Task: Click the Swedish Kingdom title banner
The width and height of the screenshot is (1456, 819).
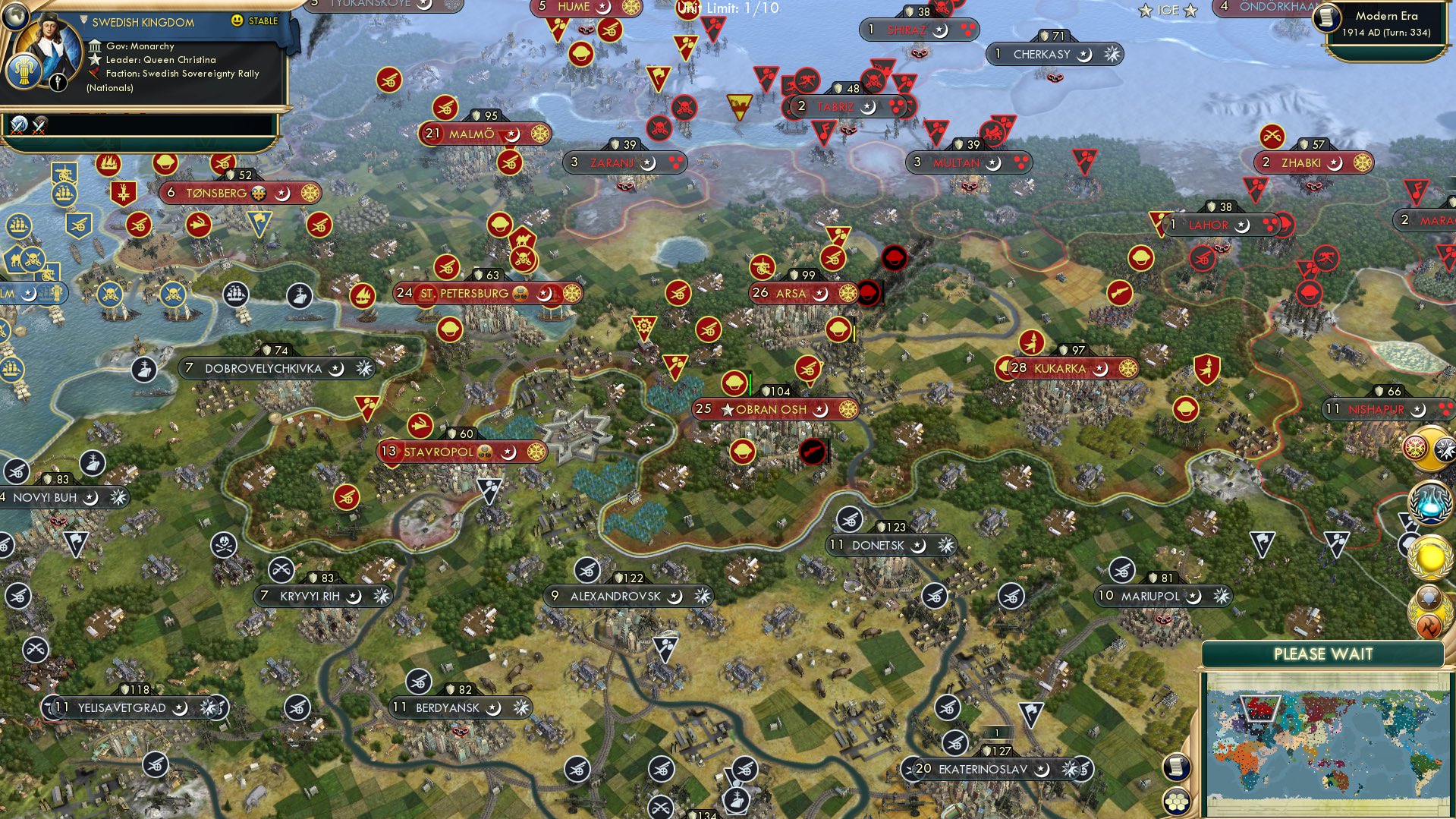Action: 143,21
